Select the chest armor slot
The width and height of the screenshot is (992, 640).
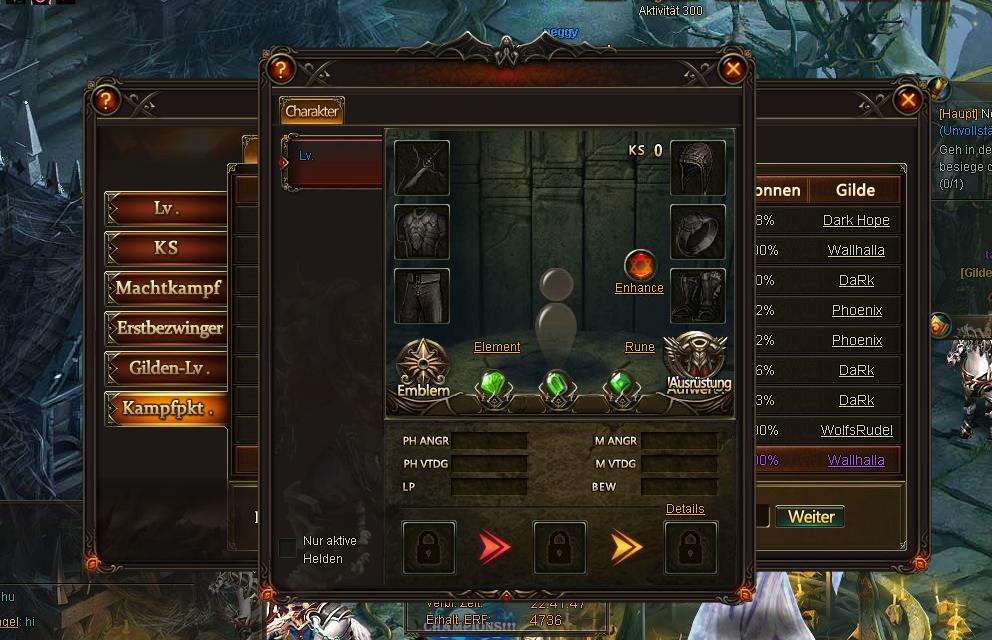422,232
